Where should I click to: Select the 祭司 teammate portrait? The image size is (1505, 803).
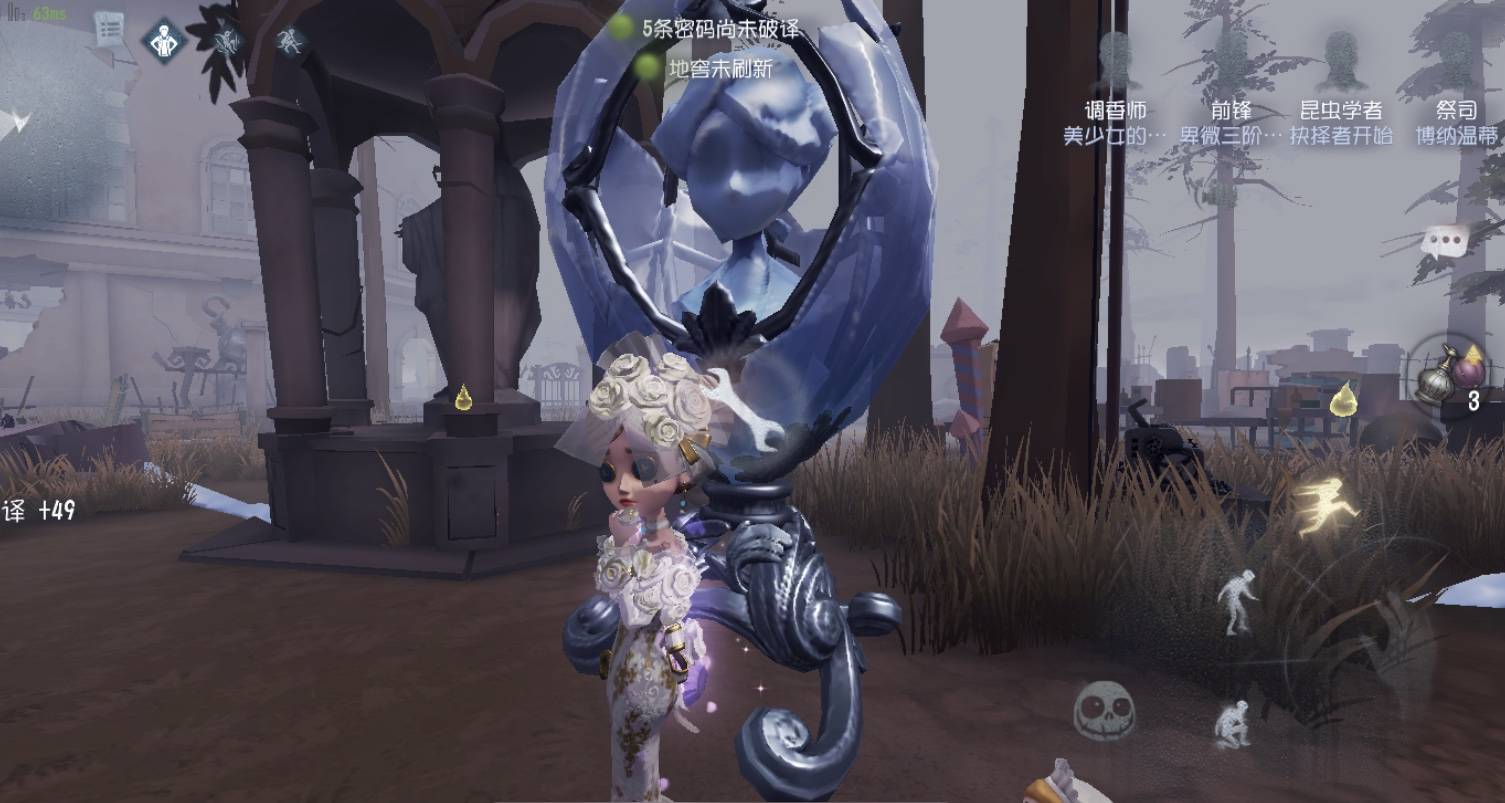pyautogui.click(x=1455, y=62)
